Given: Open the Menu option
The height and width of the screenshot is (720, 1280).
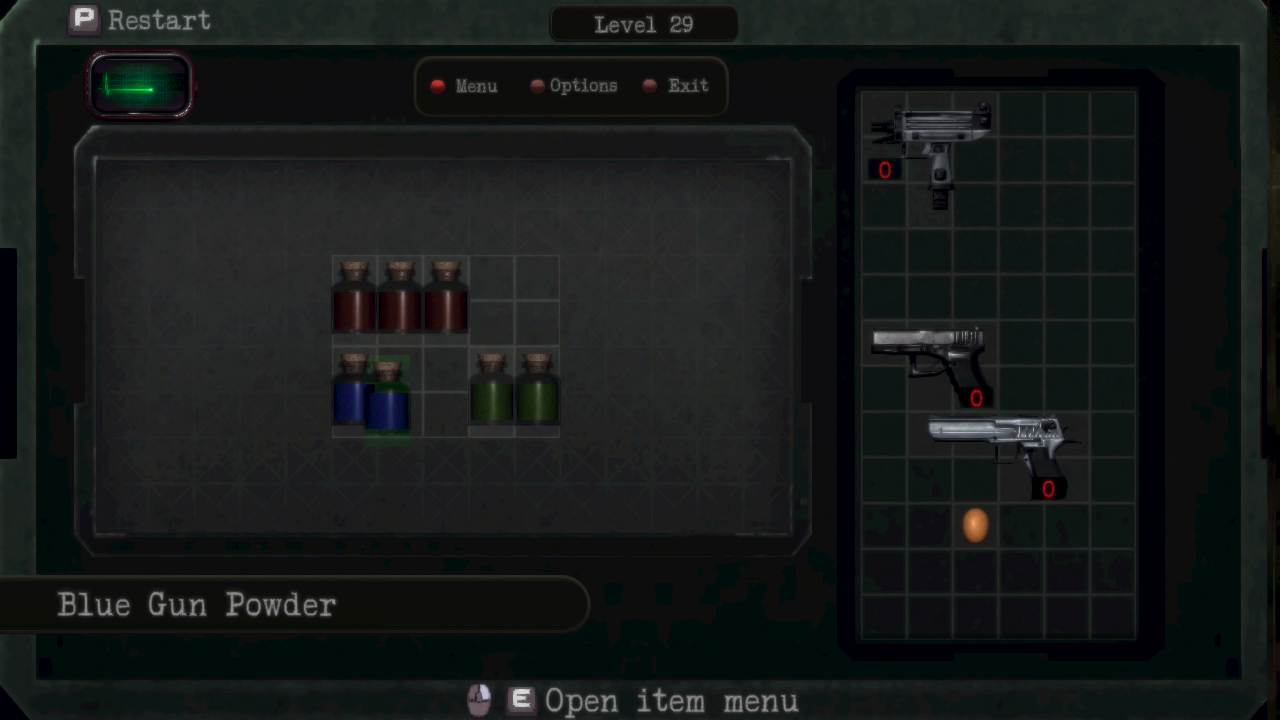Looking at the screenshot, I should click(464, 86).
